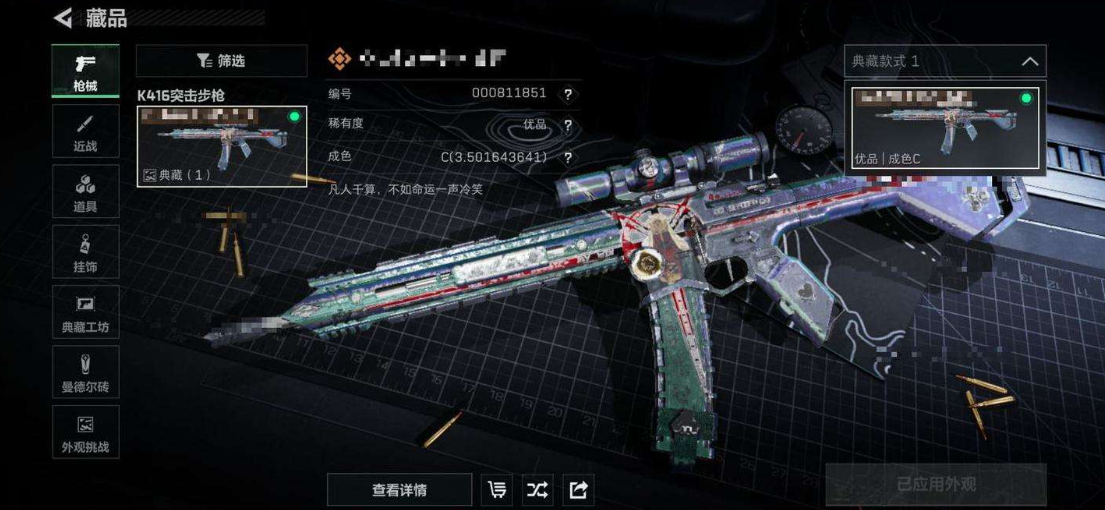Show help for the 编号 serial number
The height and width of the screenshot is (510, 1105).
568,94
